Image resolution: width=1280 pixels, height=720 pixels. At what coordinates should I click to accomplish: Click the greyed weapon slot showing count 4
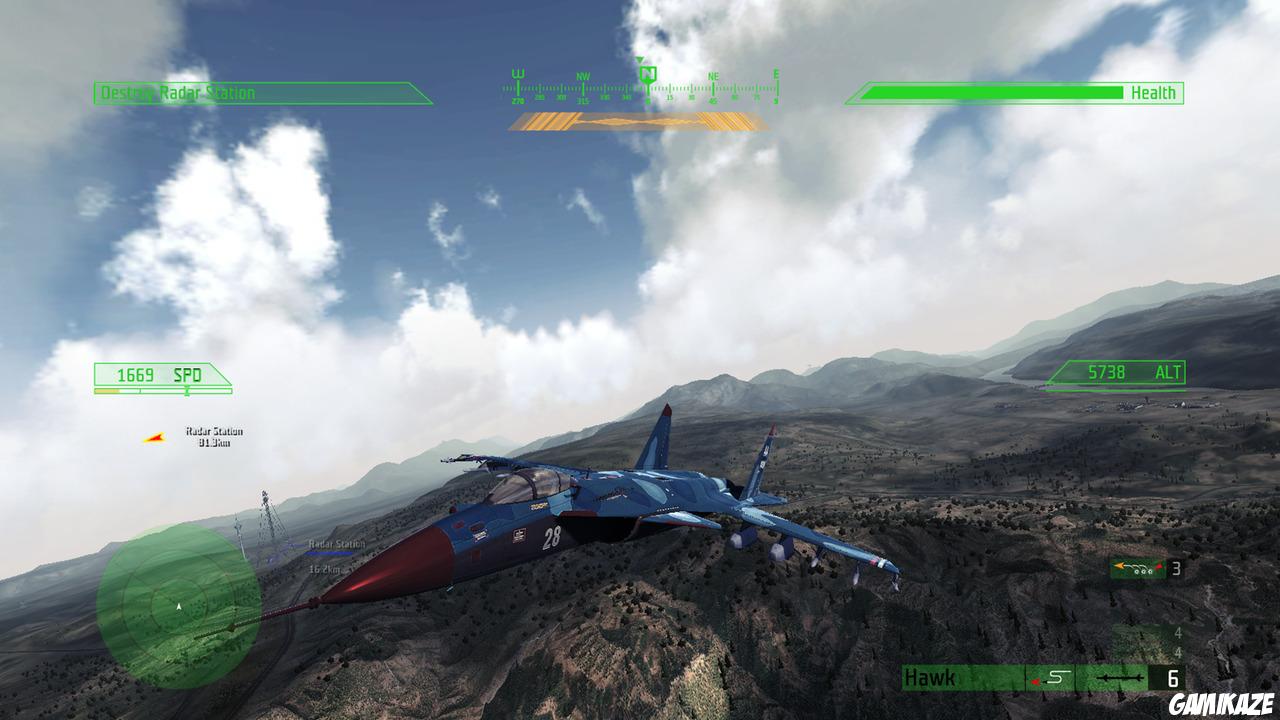point(1178,633)
